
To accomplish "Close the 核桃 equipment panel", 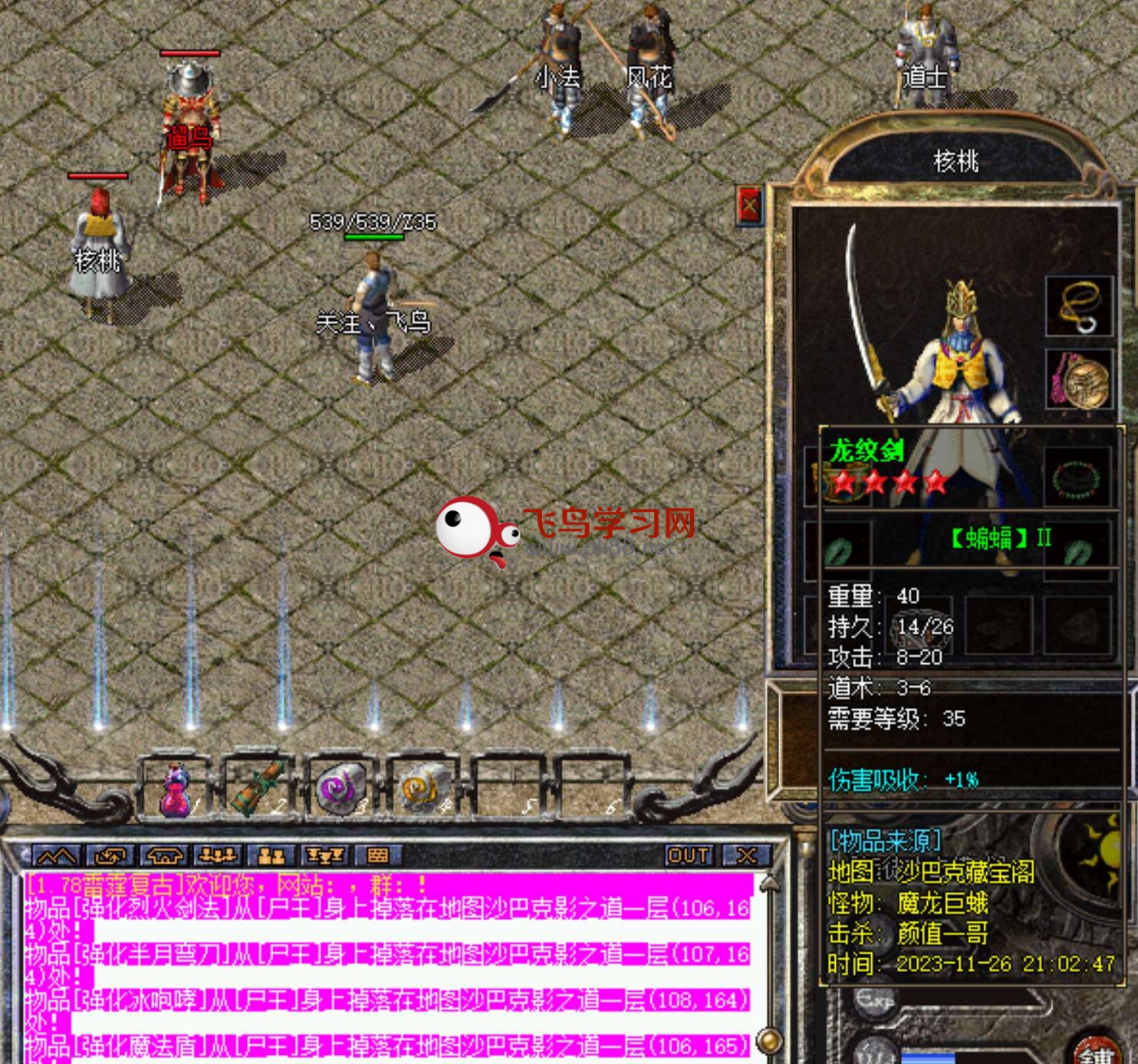I will click(749, 205).
